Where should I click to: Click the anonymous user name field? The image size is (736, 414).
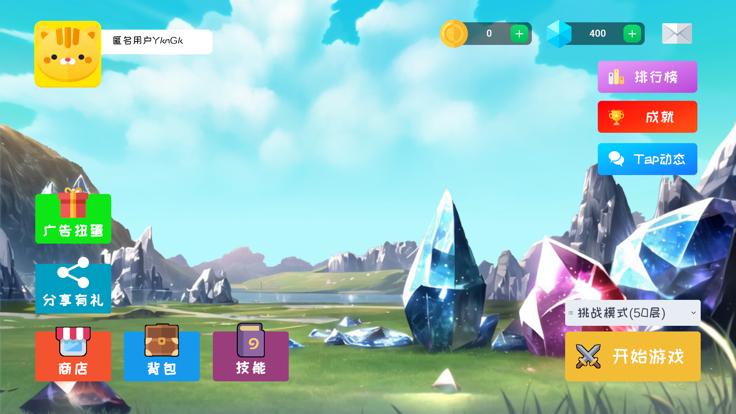point(157,41)
